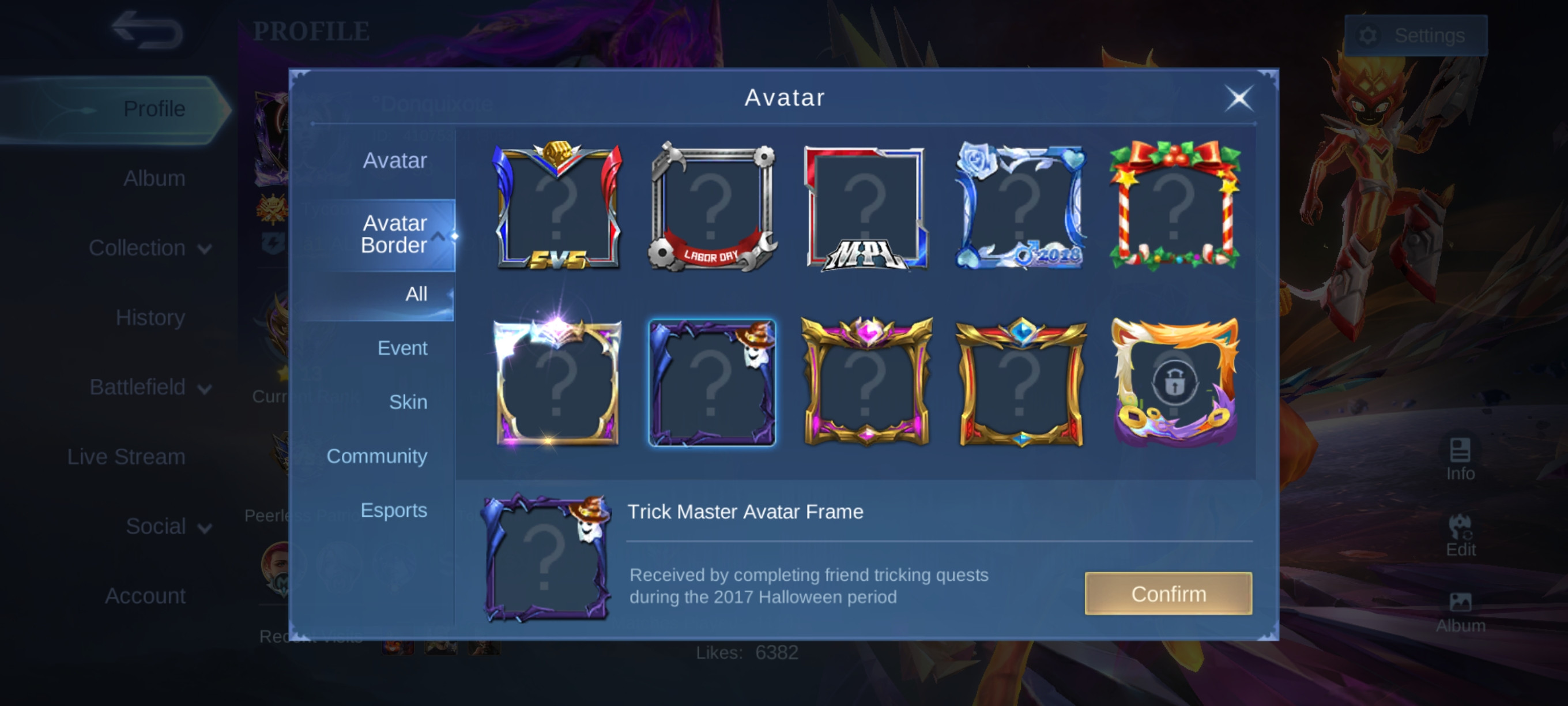Choose the Trick Master ghost border
Screen dimensions: 1568x706
[711, 382]
